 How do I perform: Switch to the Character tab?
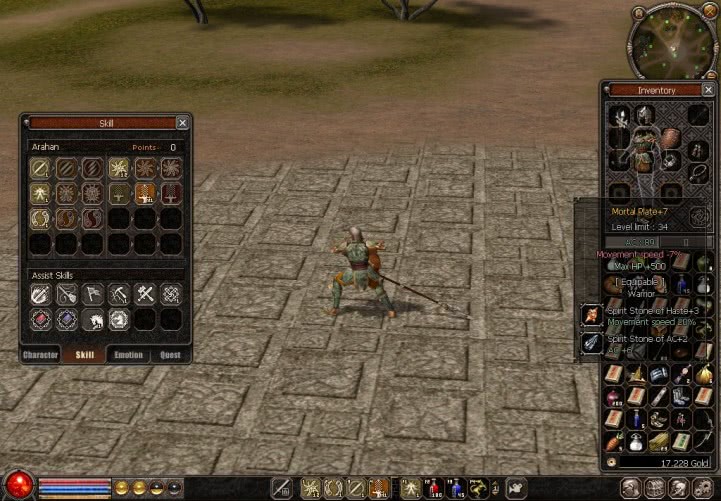(x=41, y=355)
